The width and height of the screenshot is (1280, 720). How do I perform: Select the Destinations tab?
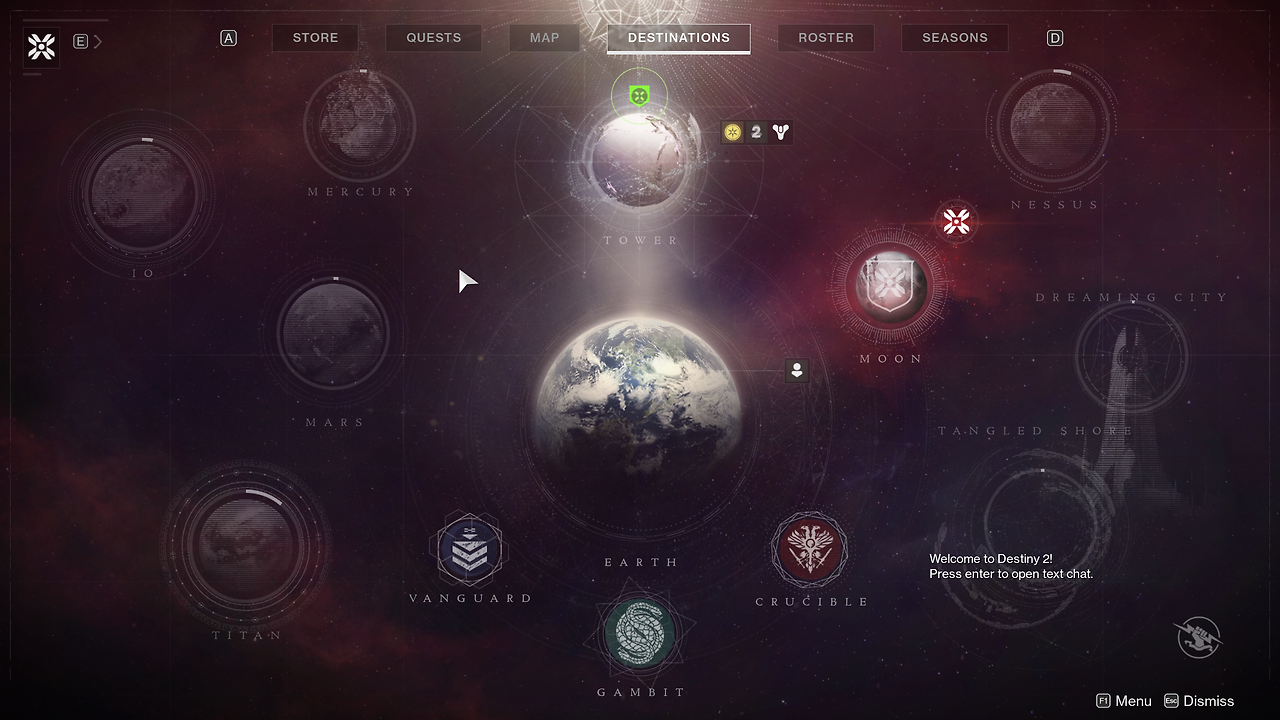click(x=678, y=38)
